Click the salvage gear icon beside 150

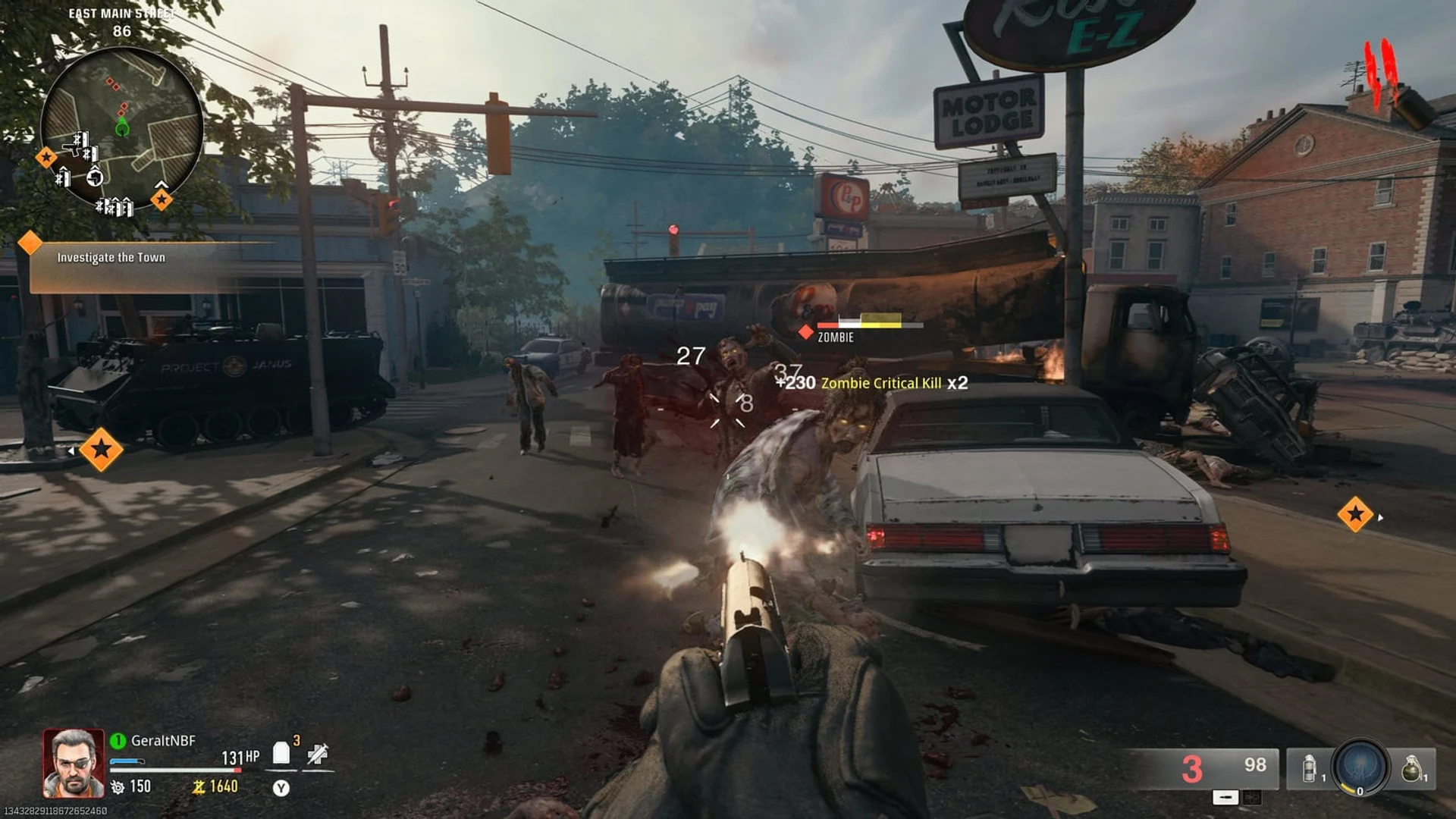click(118, 787)
